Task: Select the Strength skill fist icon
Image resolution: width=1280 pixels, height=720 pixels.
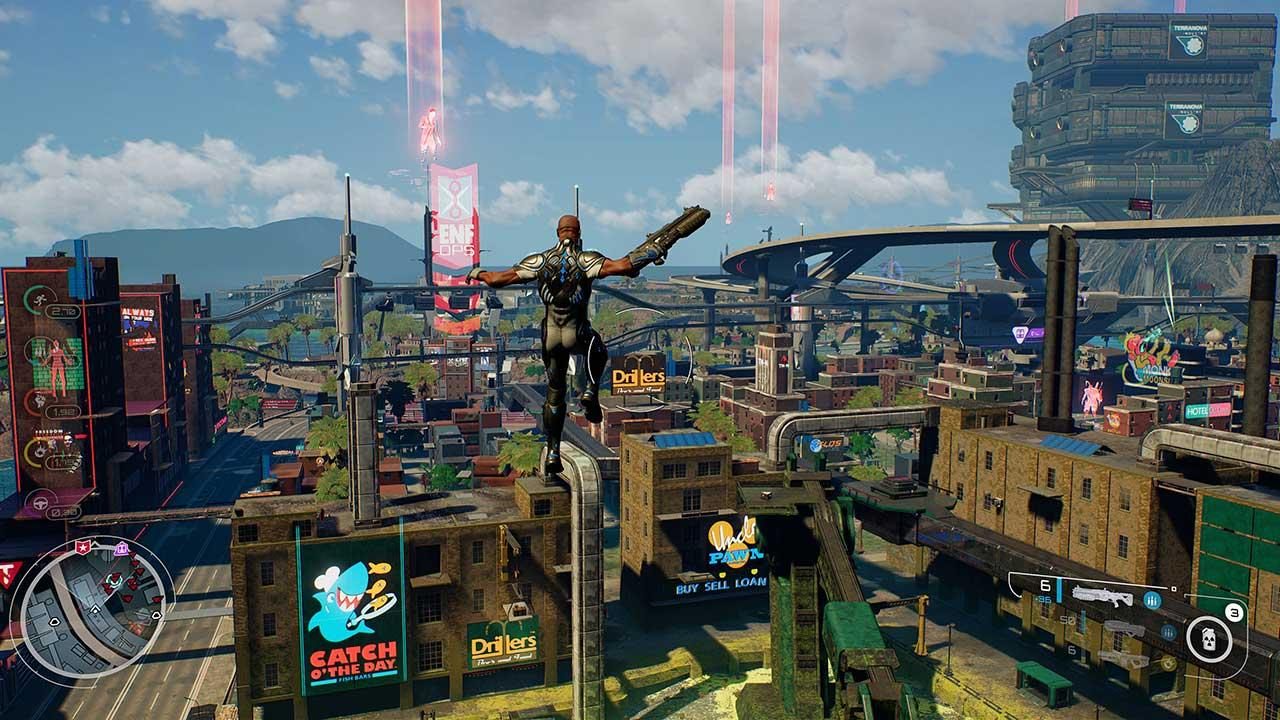Action: click(37, 402)
